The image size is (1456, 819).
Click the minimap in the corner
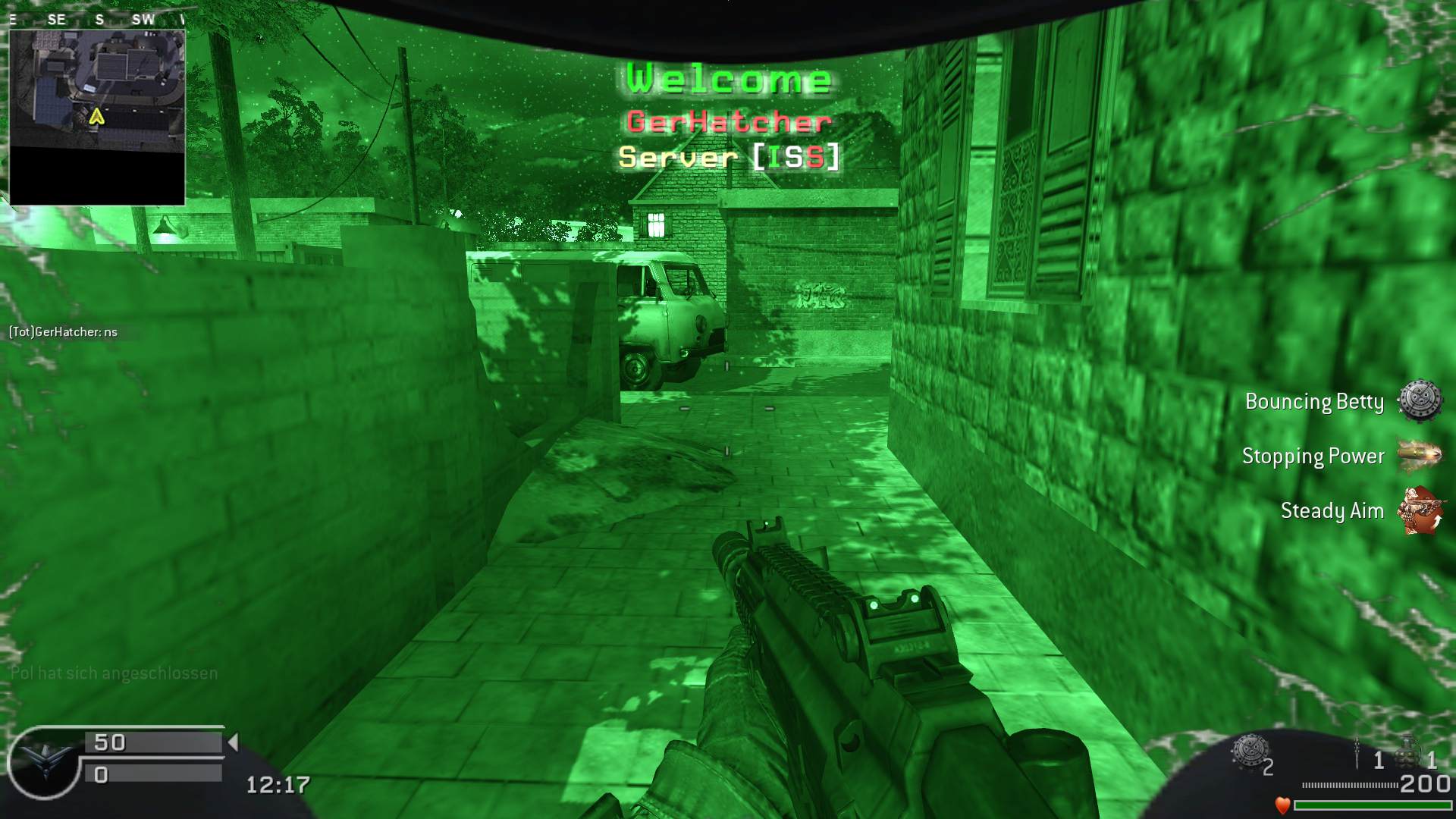[x=97, y=118]
